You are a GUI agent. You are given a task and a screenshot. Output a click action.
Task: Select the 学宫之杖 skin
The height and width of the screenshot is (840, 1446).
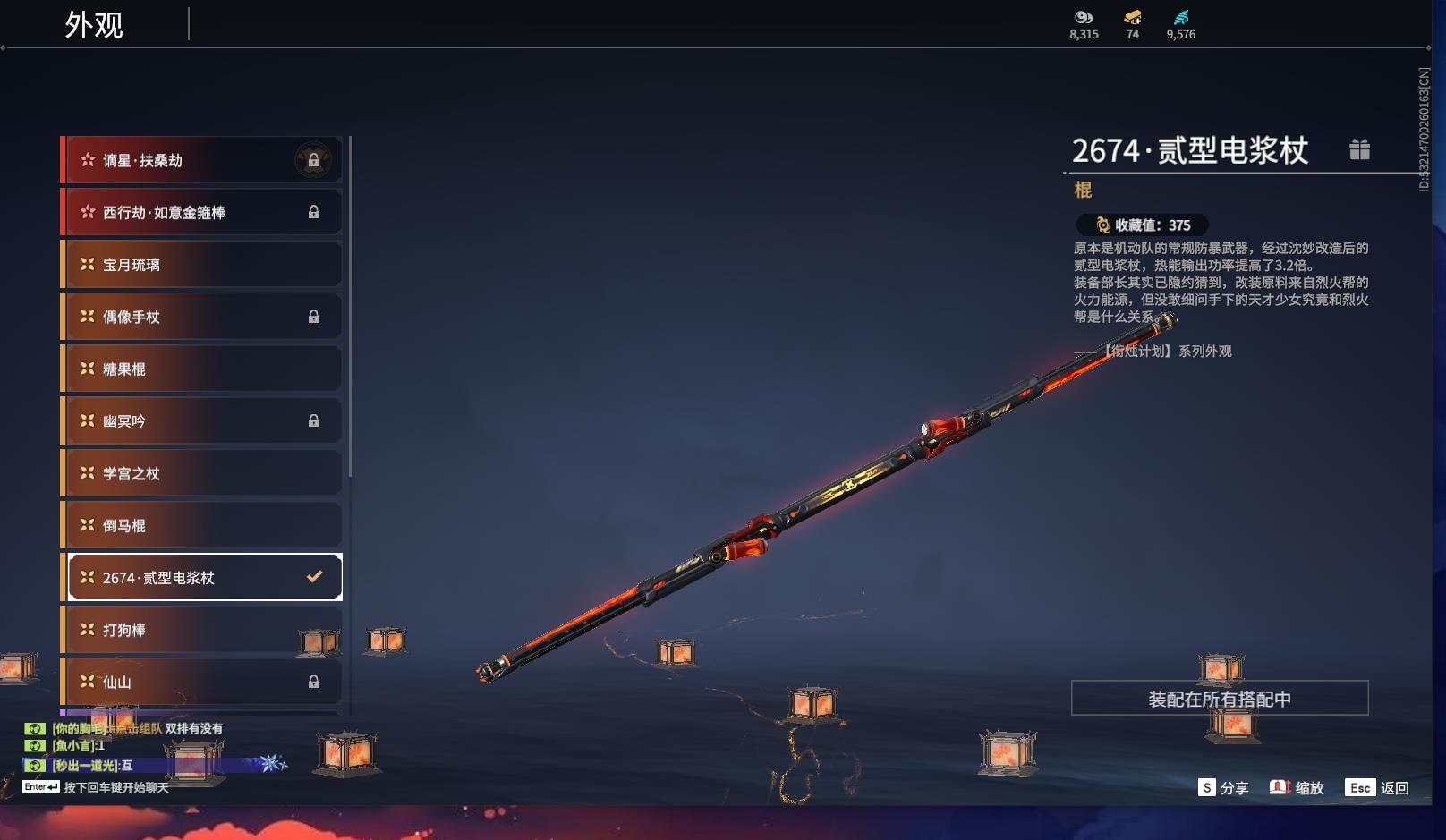pyautogui.click(x=202, y=473)
